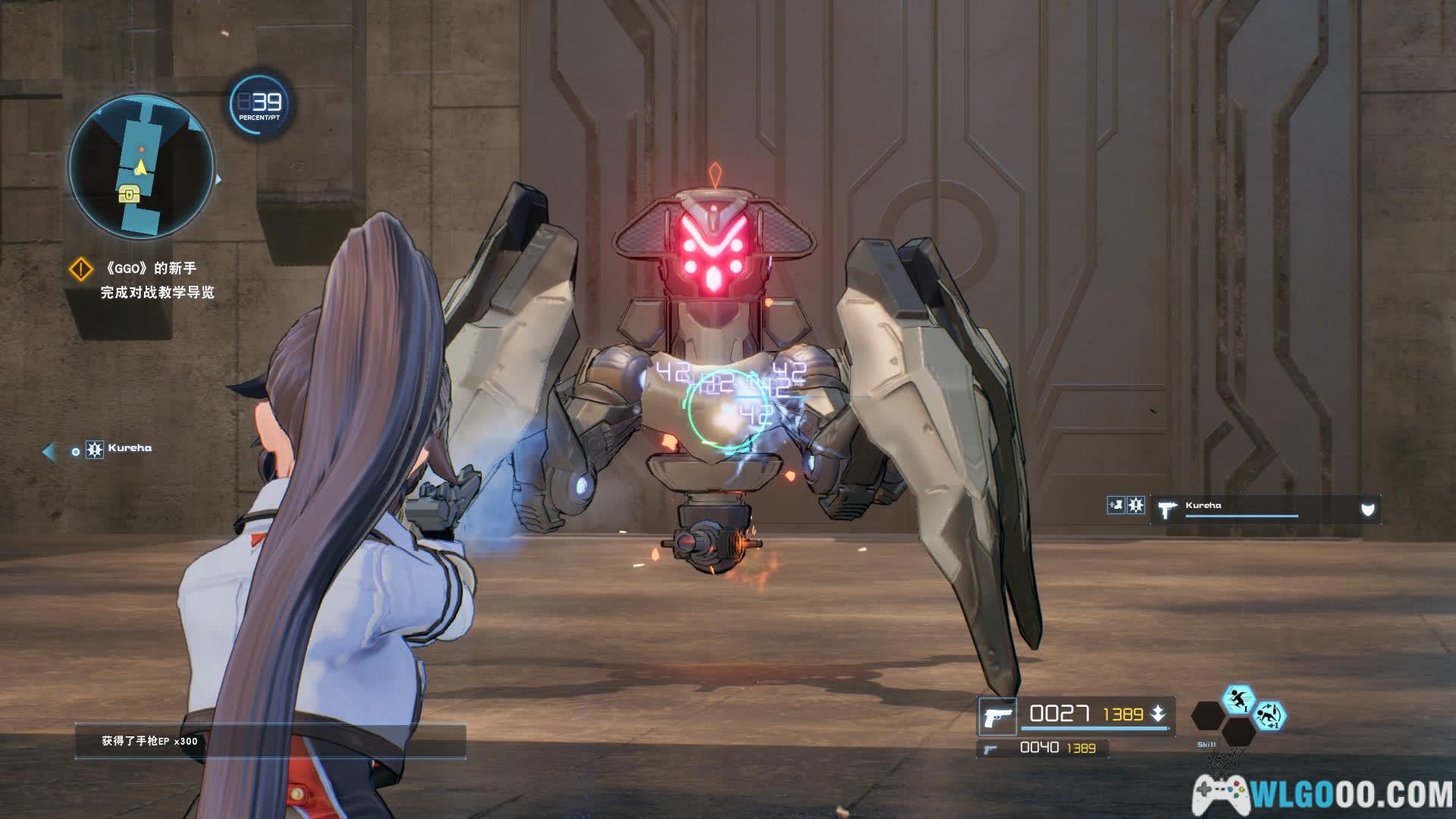Click the treasure chest marker on minimap
This screenshot has width=1456, height=819.
[x=130, y=196]
